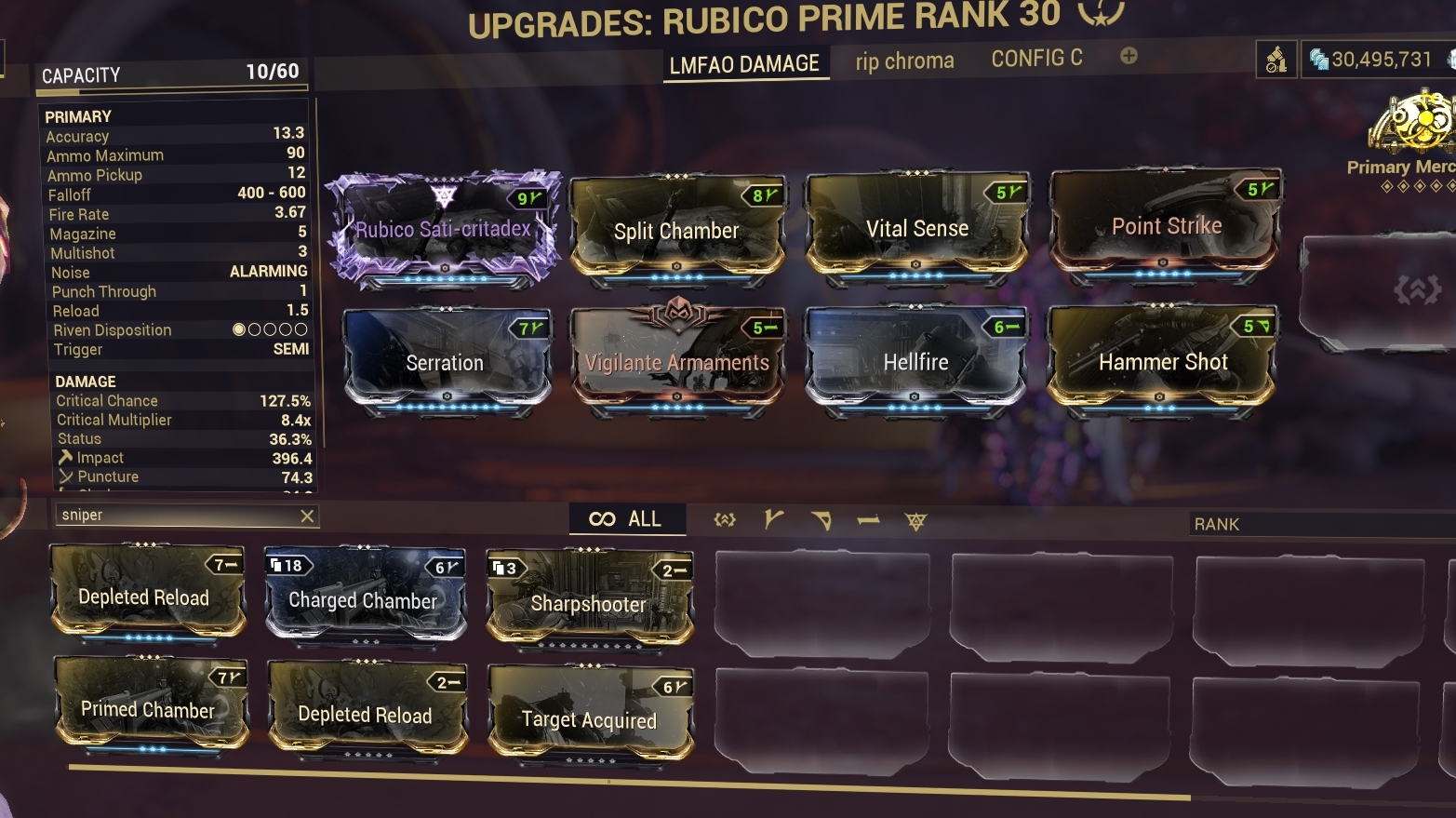Add a new config with the plus button
The image size is (1456, 818).
pos(1128,56)
